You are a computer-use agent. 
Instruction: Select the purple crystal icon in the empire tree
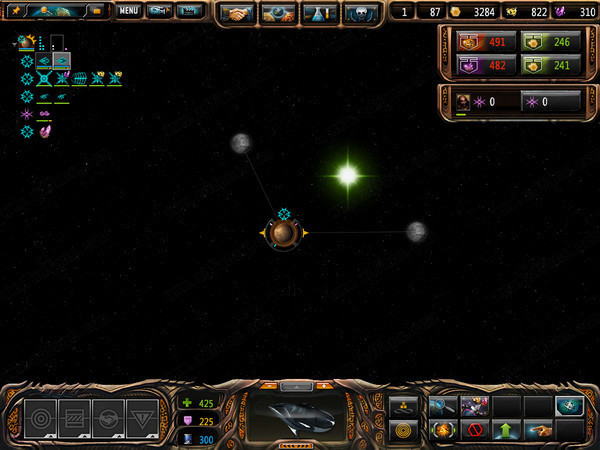point(44,131)
